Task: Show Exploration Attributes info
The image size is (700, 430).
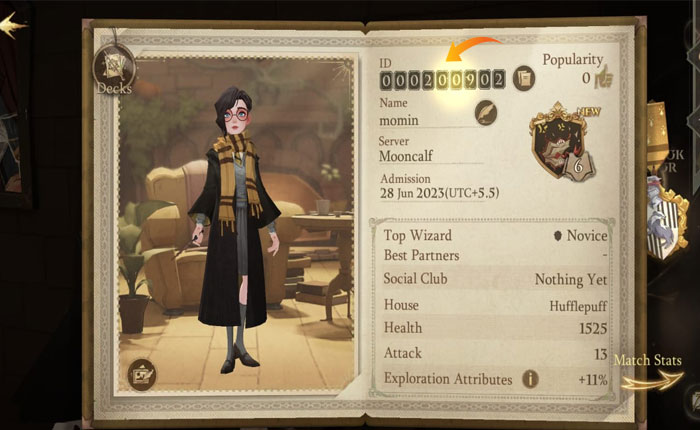Action: [530, 379]
